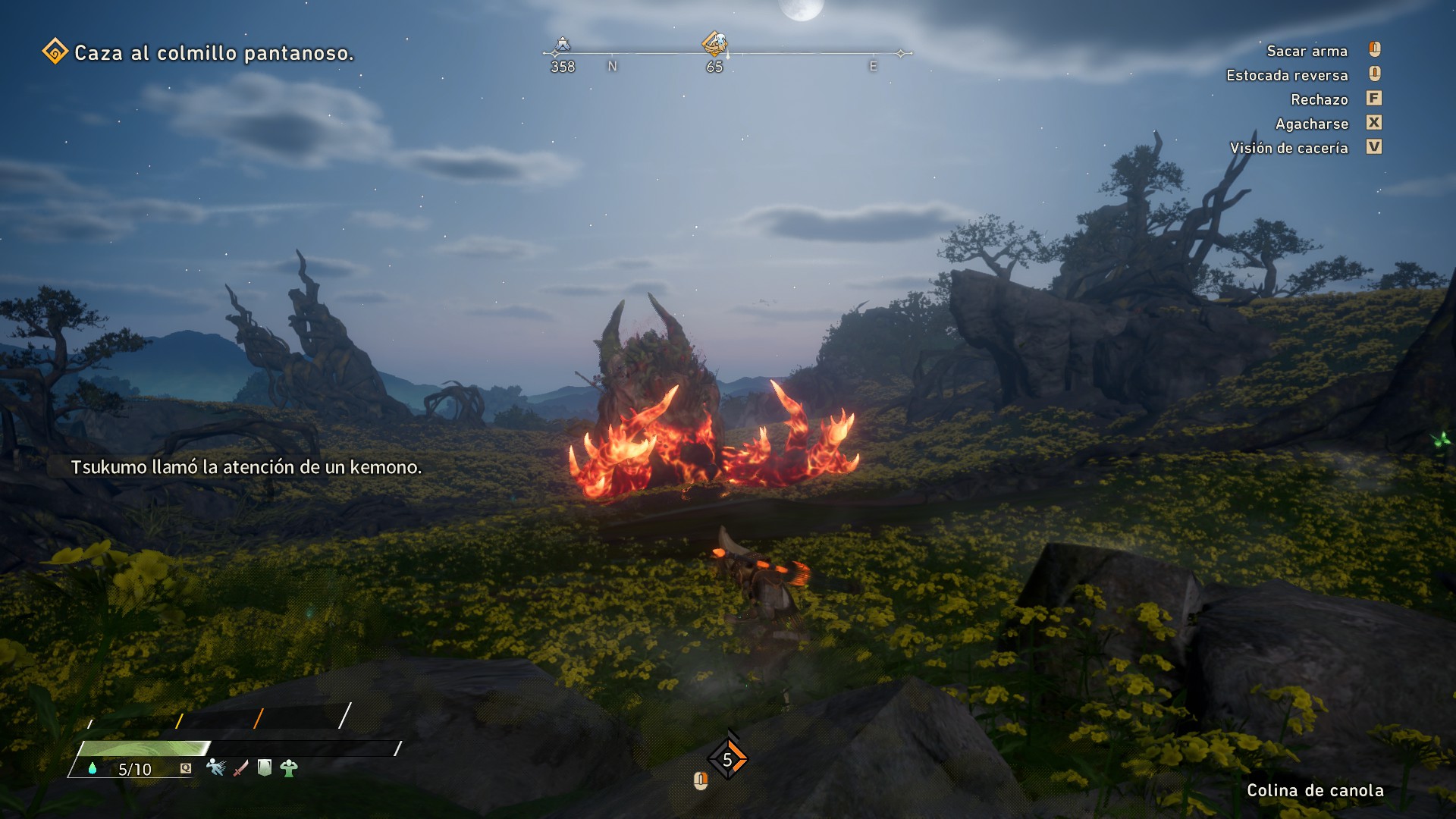Image resolution: width=1456 pixels, height=819 pixels.
Task: Click the orange hunt target marker on compass
Action: (714, 42)
